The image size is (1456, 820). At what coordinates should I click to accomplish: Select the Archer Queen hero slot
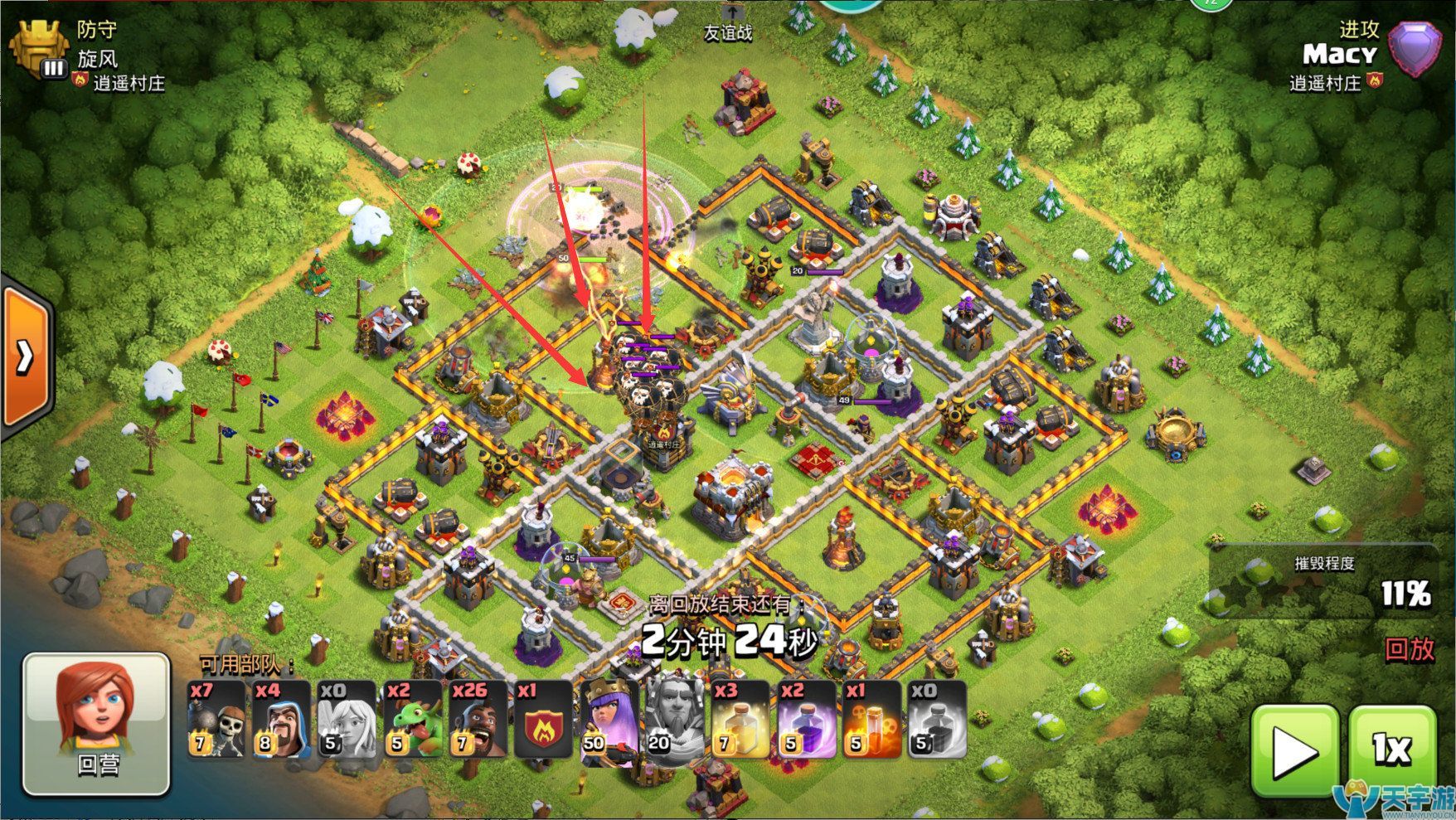pyautogui.click(x=609, y=720)
